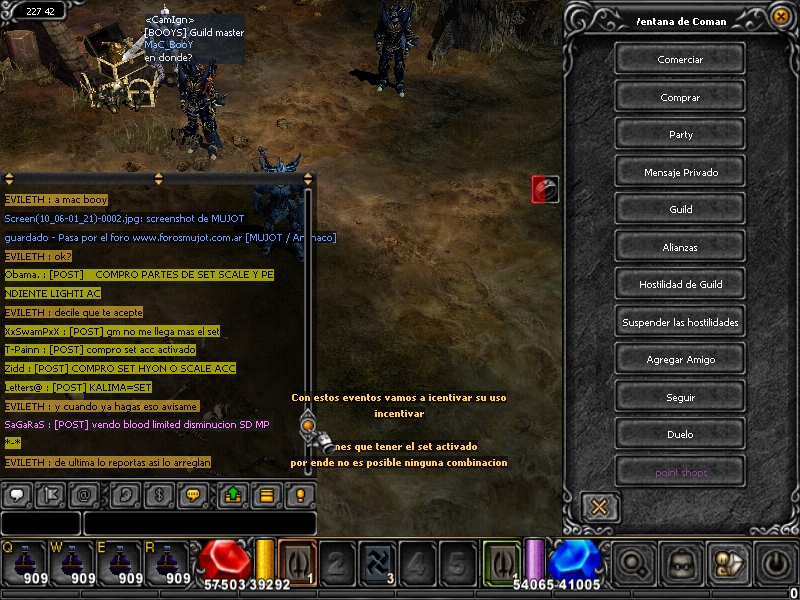Screen dimensions: 800x600
Task: Use the Q hotkey potion slot
Action: [20, 564]
